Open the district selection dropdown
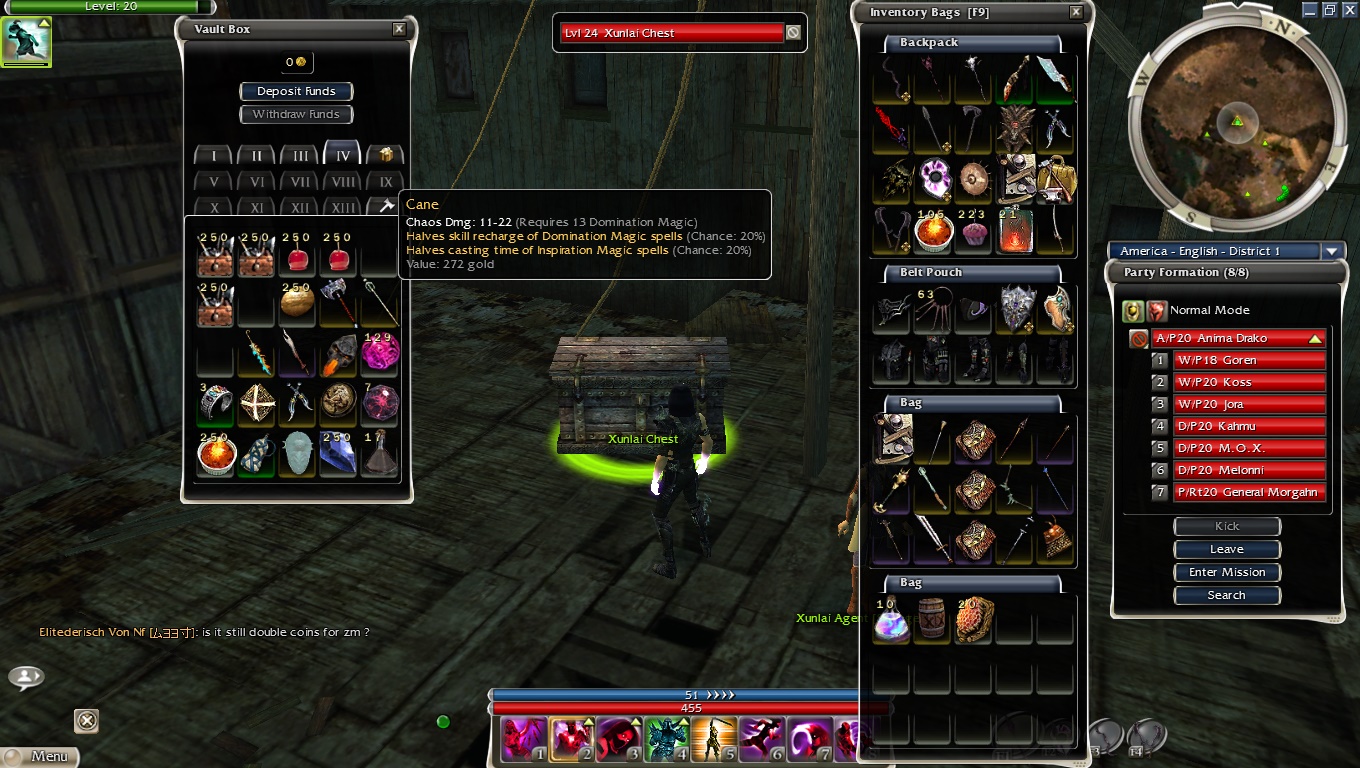 tap(1332, 251)
